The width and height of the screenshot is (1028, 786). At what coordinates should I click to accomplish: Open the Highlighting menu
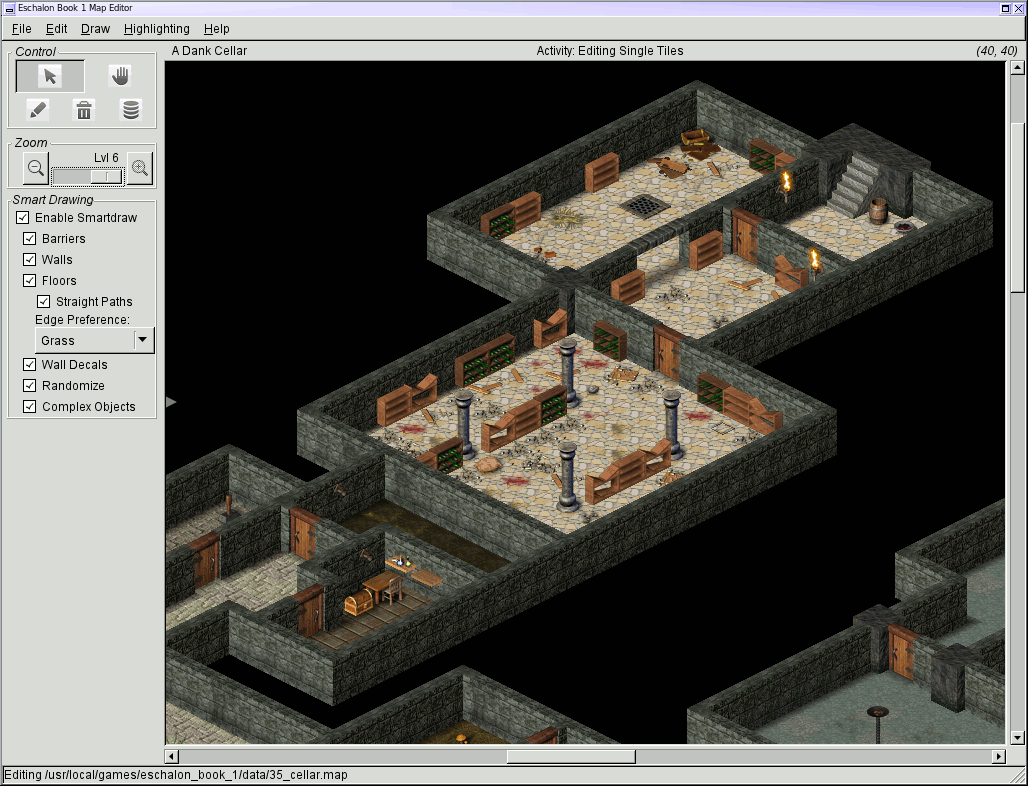click(156, 29)
